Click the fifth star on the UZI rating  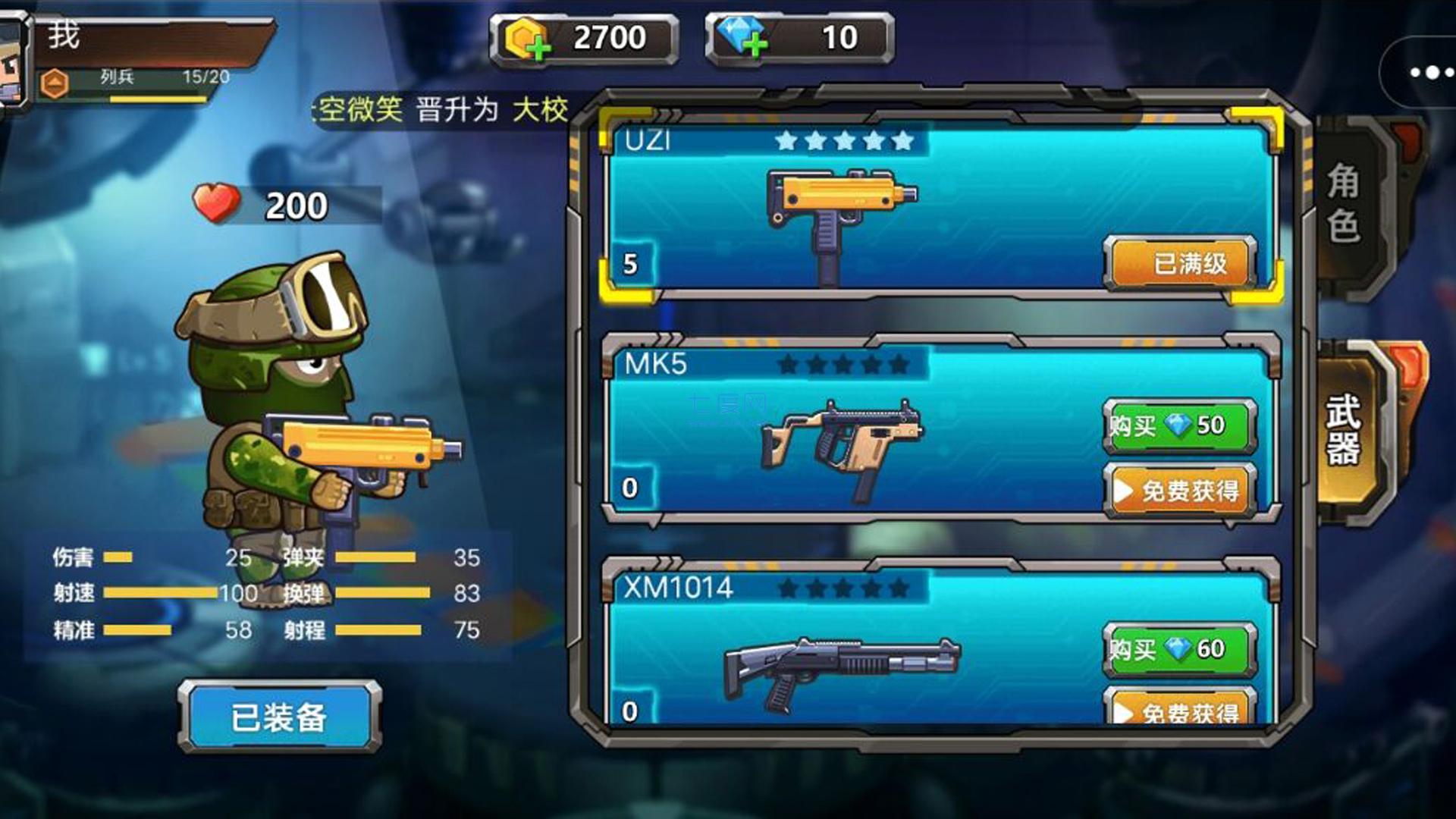[x=904, y=141]
